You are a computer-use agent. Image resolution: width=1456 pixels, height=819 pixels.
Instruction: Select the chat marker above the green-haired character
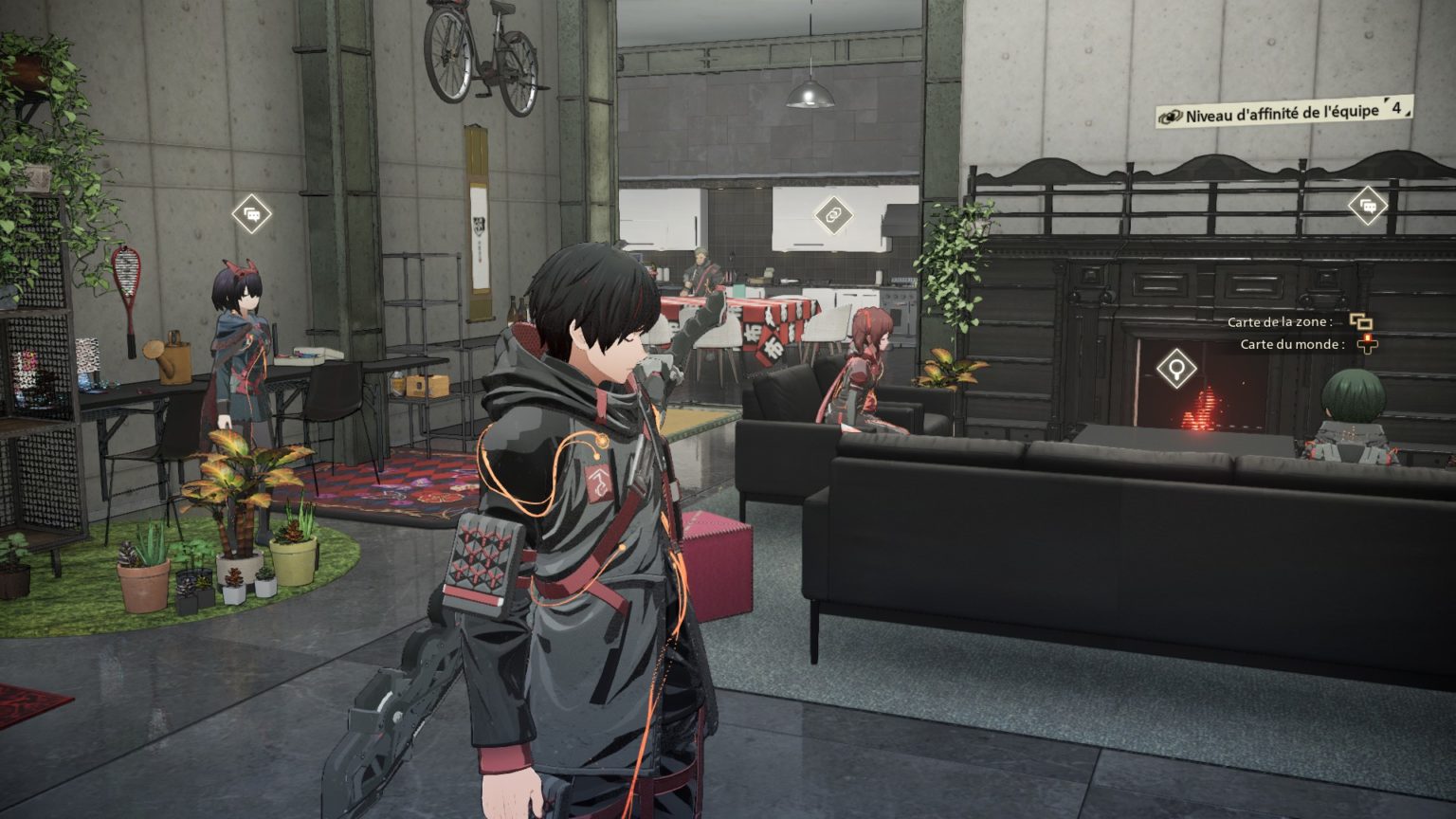(x=1367, y=205)
